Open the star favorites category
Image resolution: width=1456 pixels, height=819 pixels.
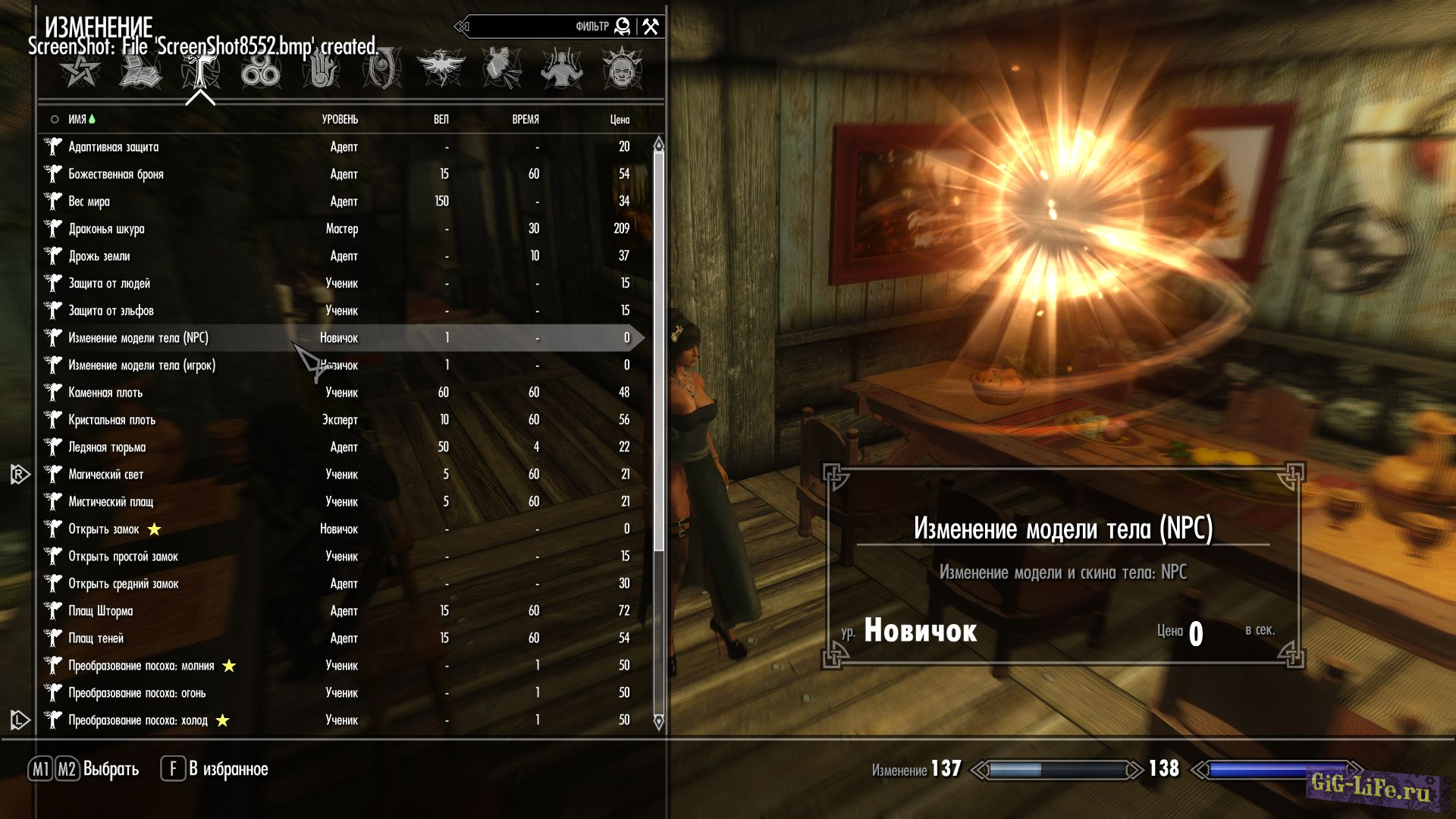(x=80, y=71)
